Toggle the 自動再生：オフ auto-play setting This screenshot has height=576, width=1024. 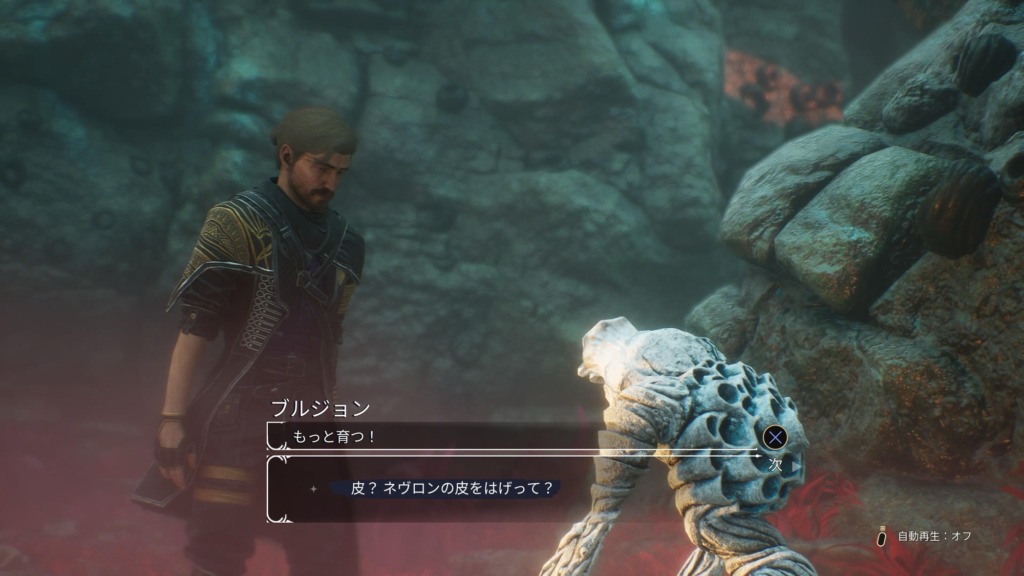click(924, 536)
